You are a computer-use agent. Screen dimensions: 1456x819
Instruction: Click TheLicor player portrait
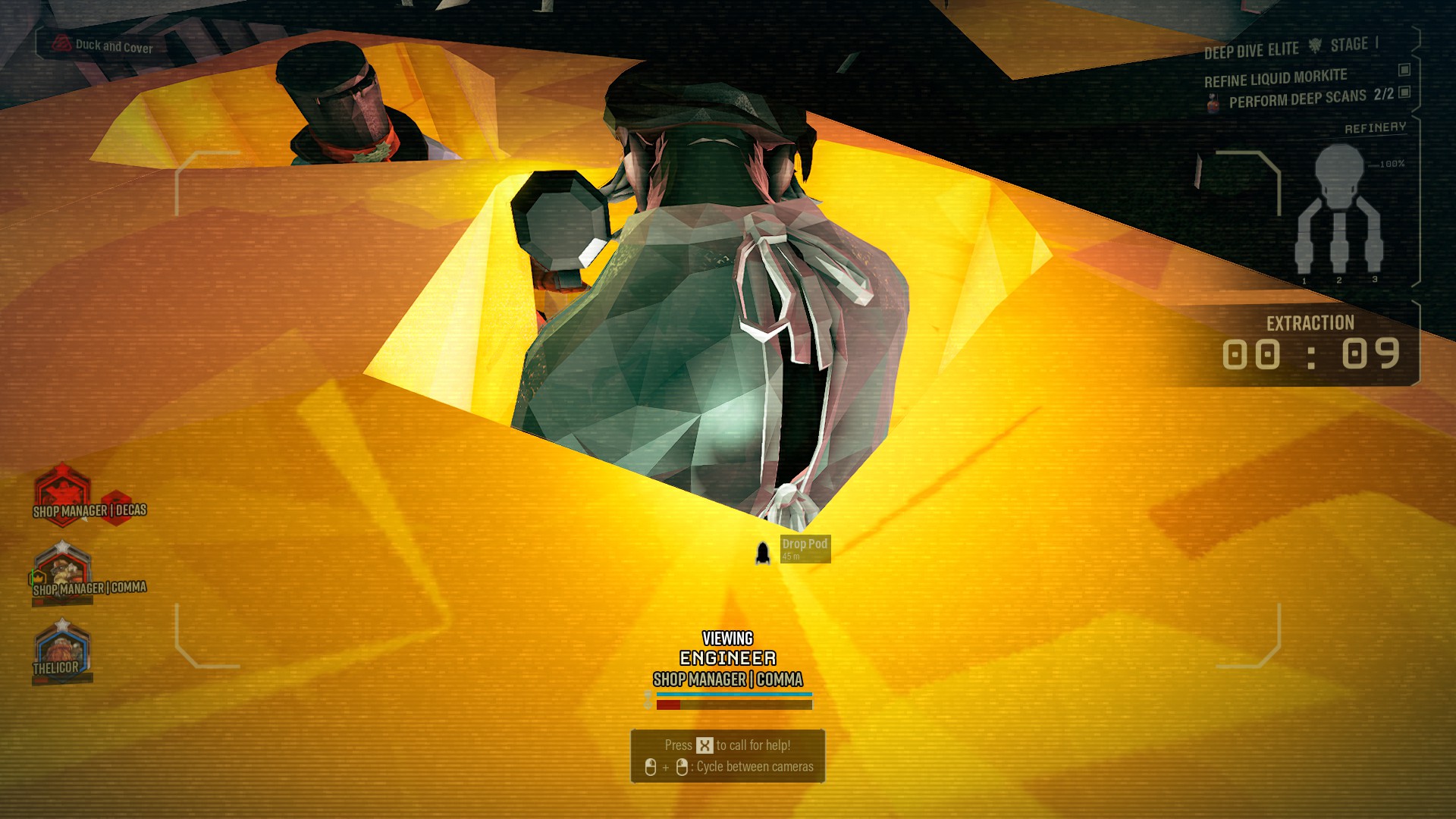(x=62, y=650)
